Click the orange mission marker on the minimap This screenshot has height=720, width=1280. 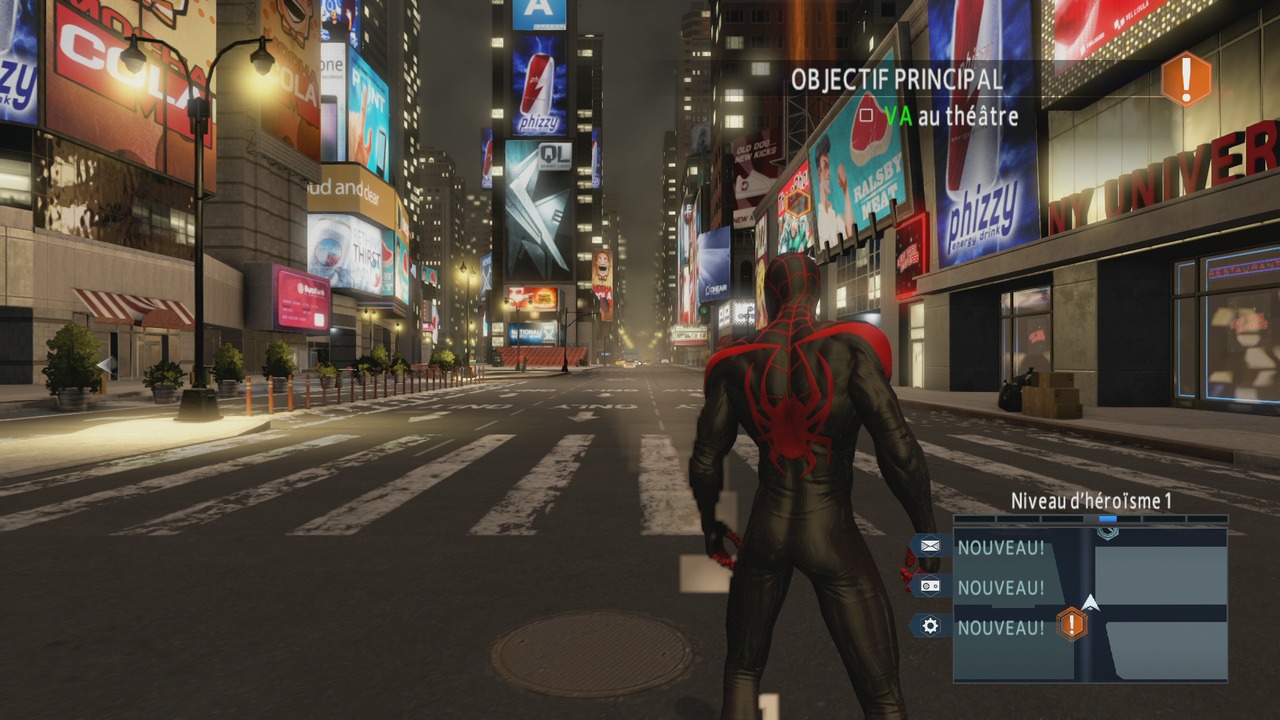(x=1072, y=625)
